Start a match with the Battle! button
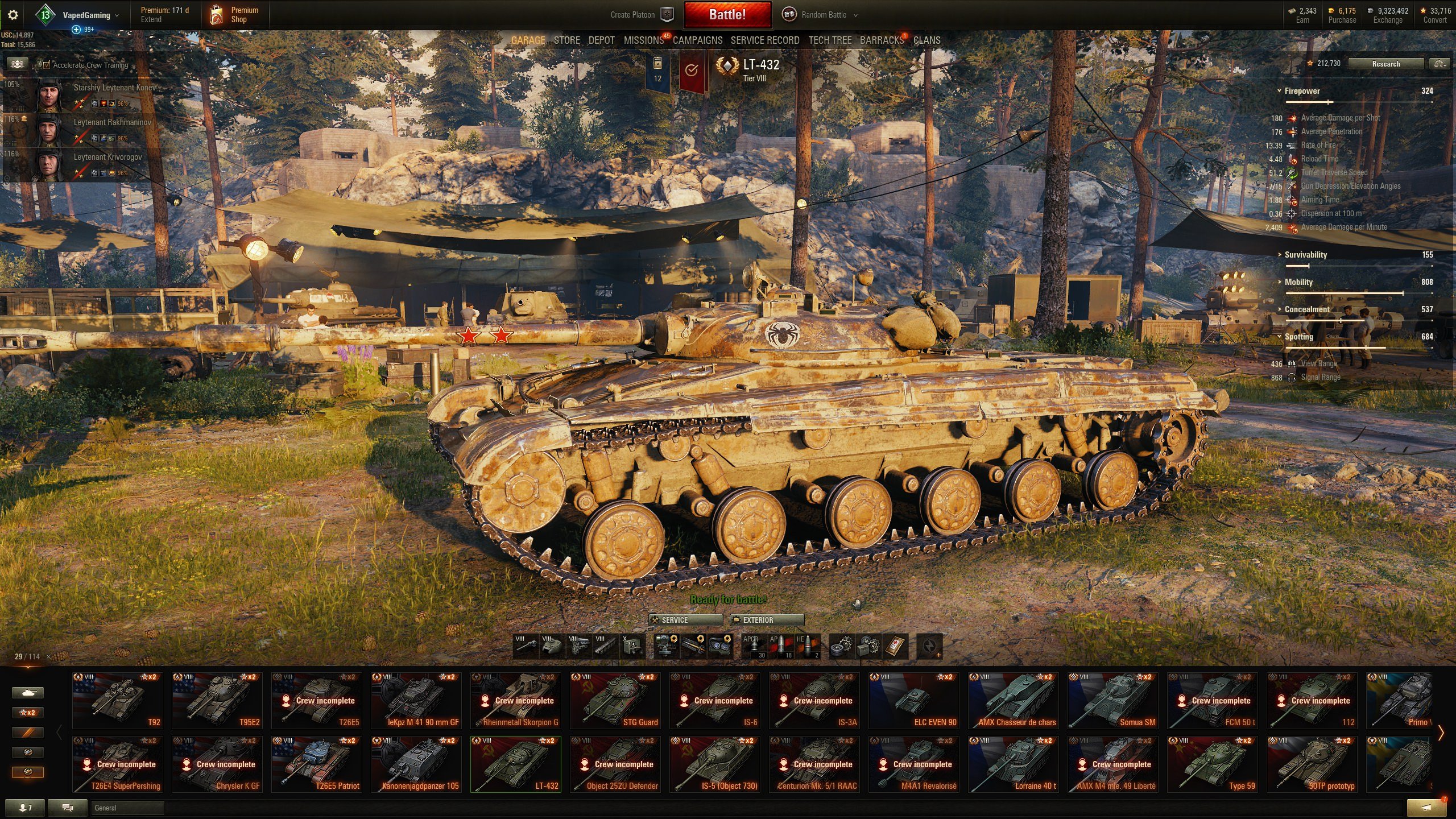 (727, 15)
